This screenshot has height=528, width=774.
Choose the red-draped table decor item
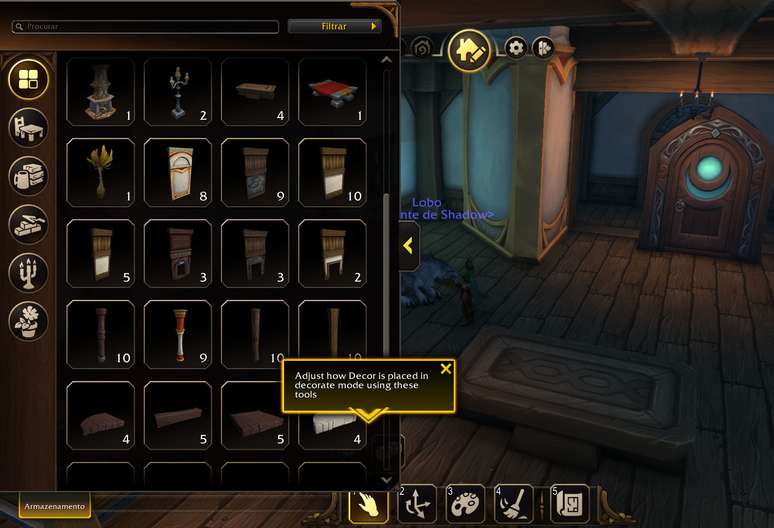332,91
